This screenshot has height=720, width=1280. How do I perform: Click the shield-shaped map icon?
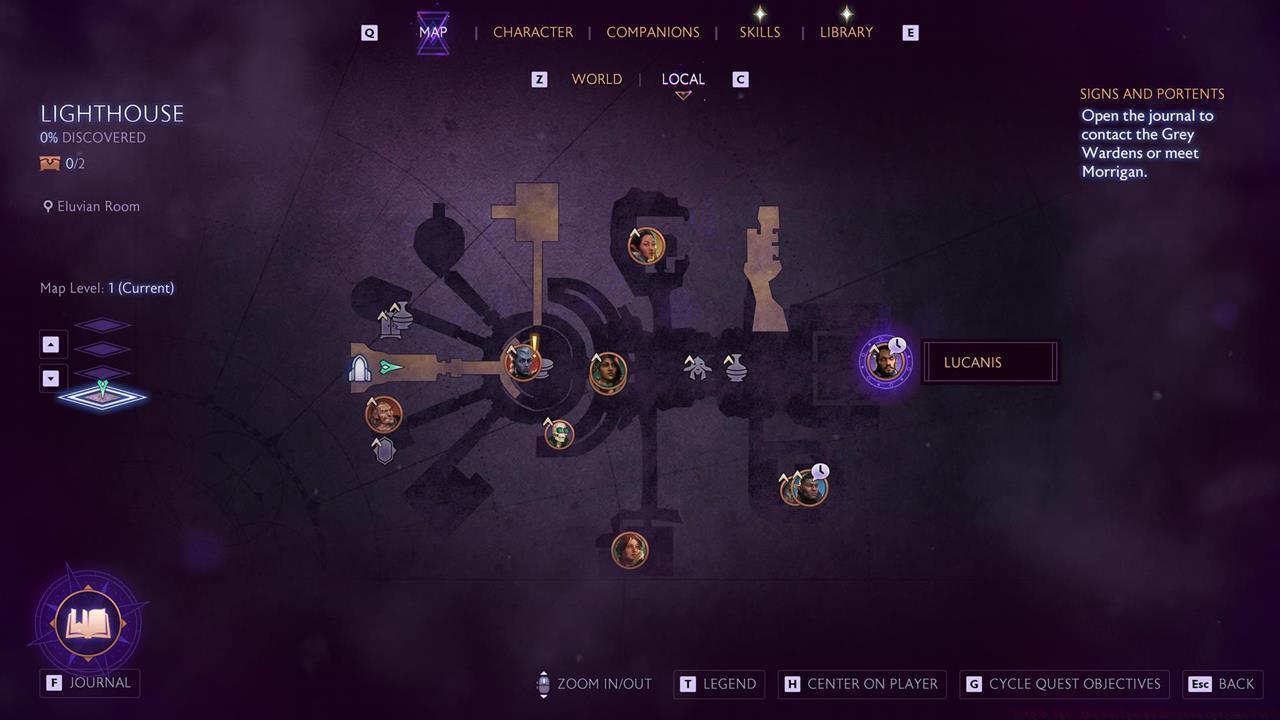tap(383, 449)
